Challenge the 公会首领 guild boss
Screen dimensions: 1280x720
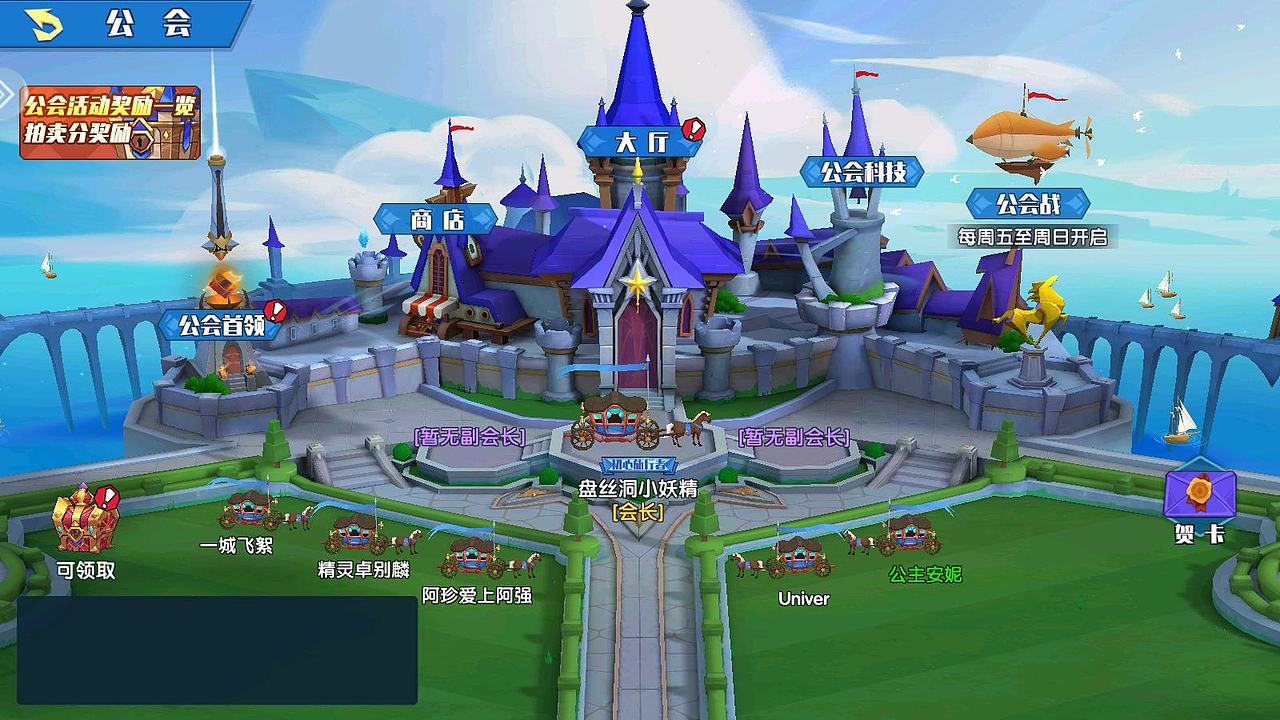pos(219,325)
